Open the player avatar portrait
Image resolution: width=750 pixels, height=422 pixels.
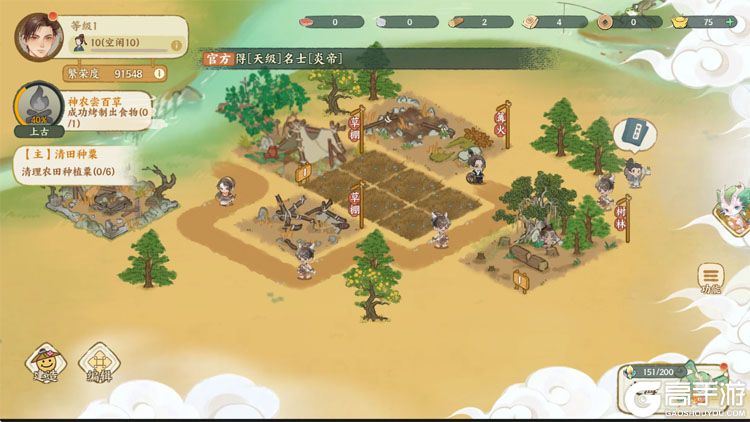click(x=38, y=37)
